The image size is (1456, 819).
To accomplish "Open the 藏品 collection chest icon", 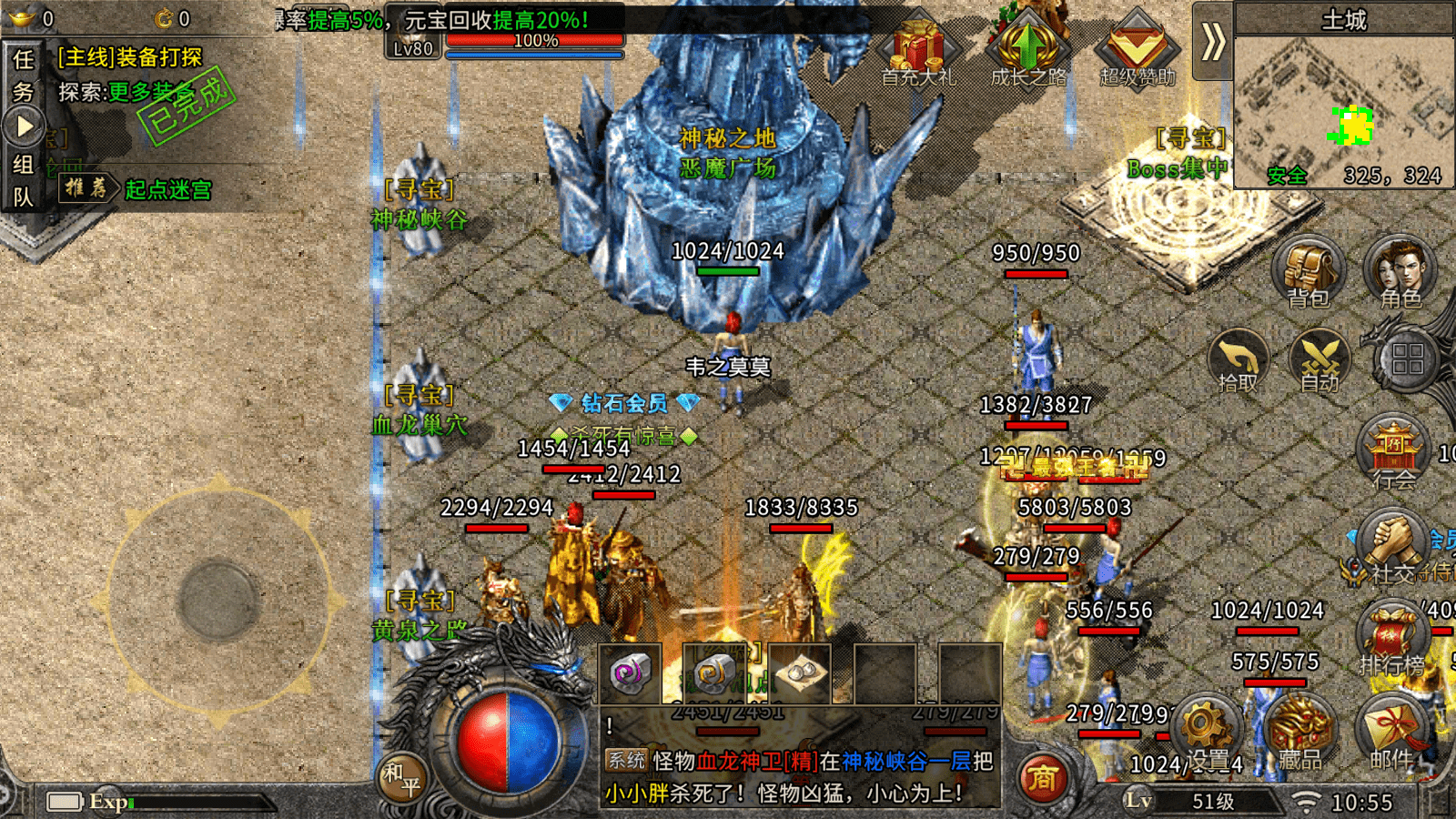I will (x=1299, y=733).
